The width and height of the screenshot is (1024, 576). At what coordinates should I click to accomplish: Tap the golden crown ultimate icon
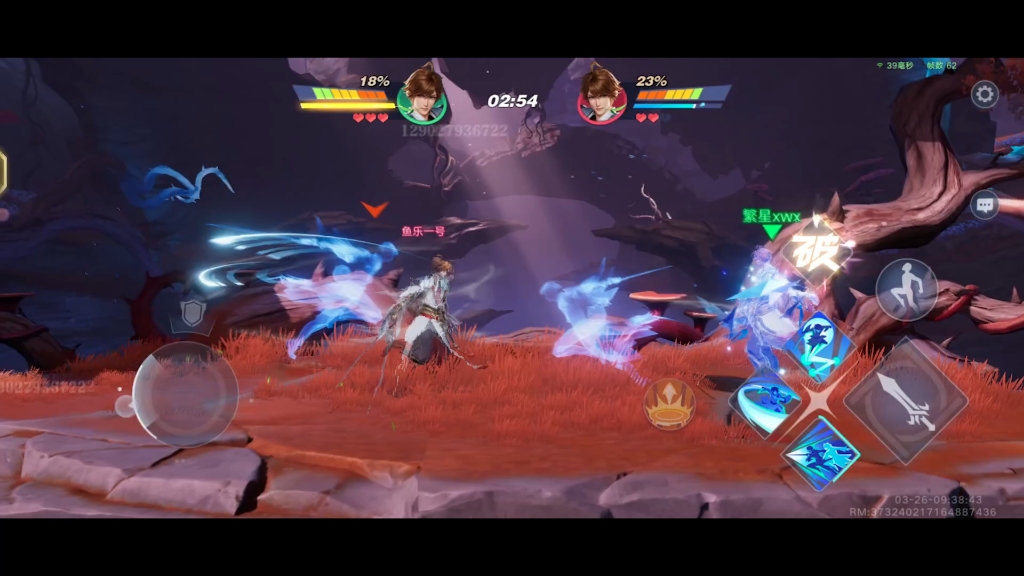point(669,404)
